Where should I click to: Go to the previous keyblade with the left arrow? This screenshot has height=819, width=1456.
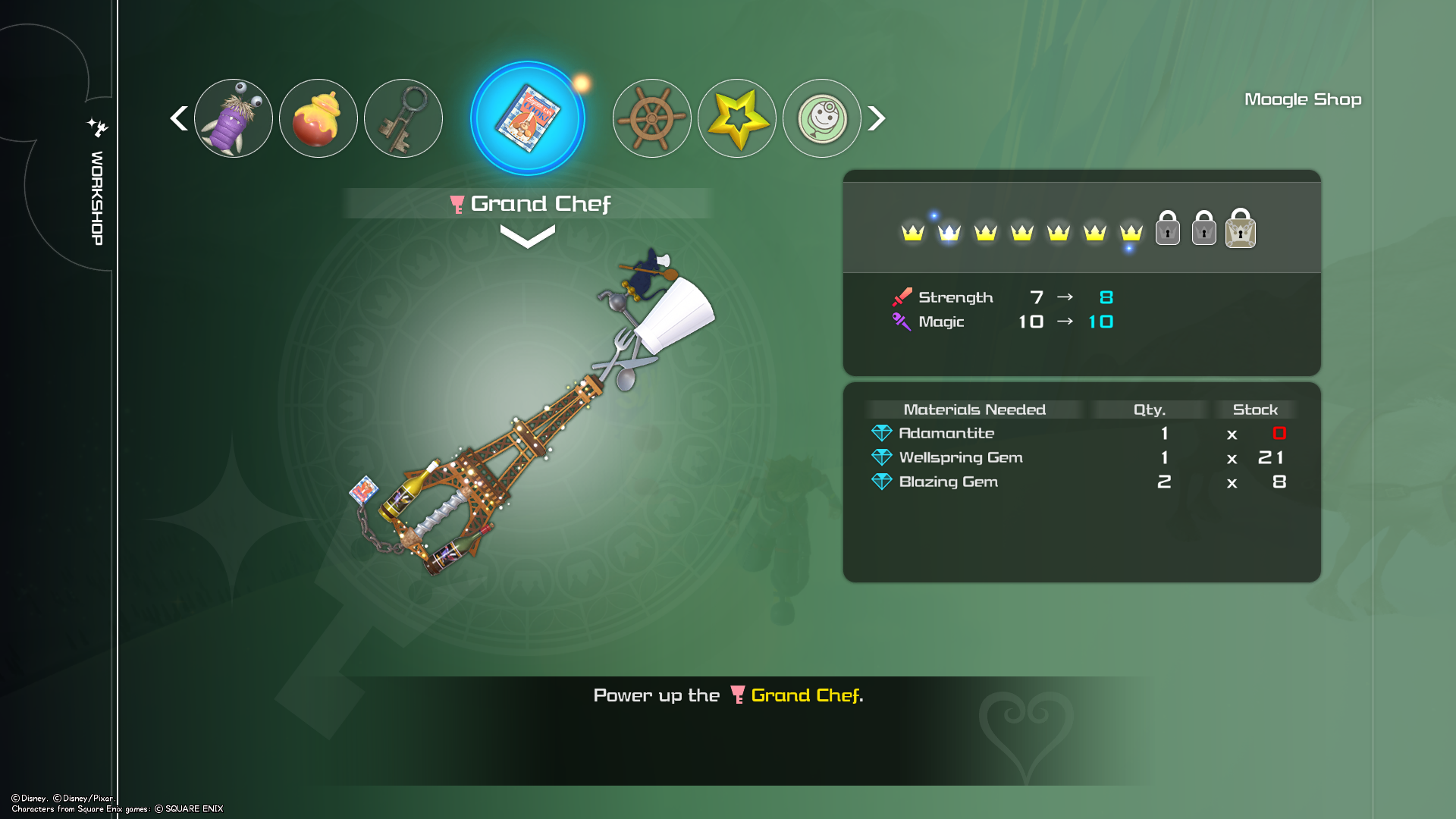[x=179, y=118]
